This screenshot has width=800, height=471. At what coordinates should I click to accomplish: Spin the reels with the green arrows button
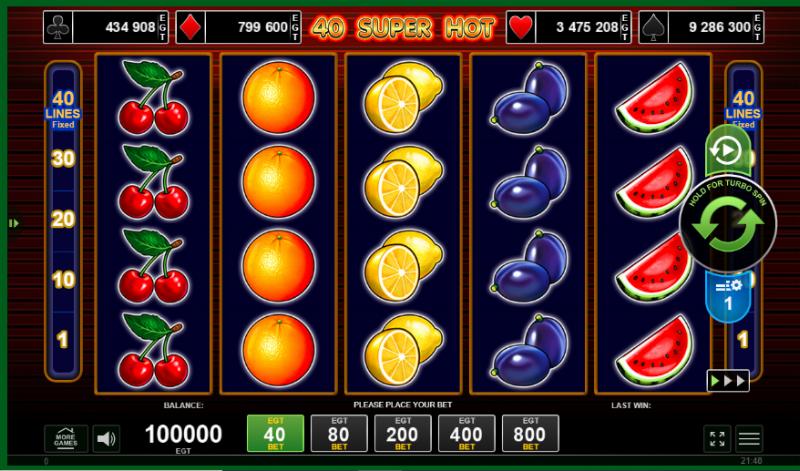(727, 223)
